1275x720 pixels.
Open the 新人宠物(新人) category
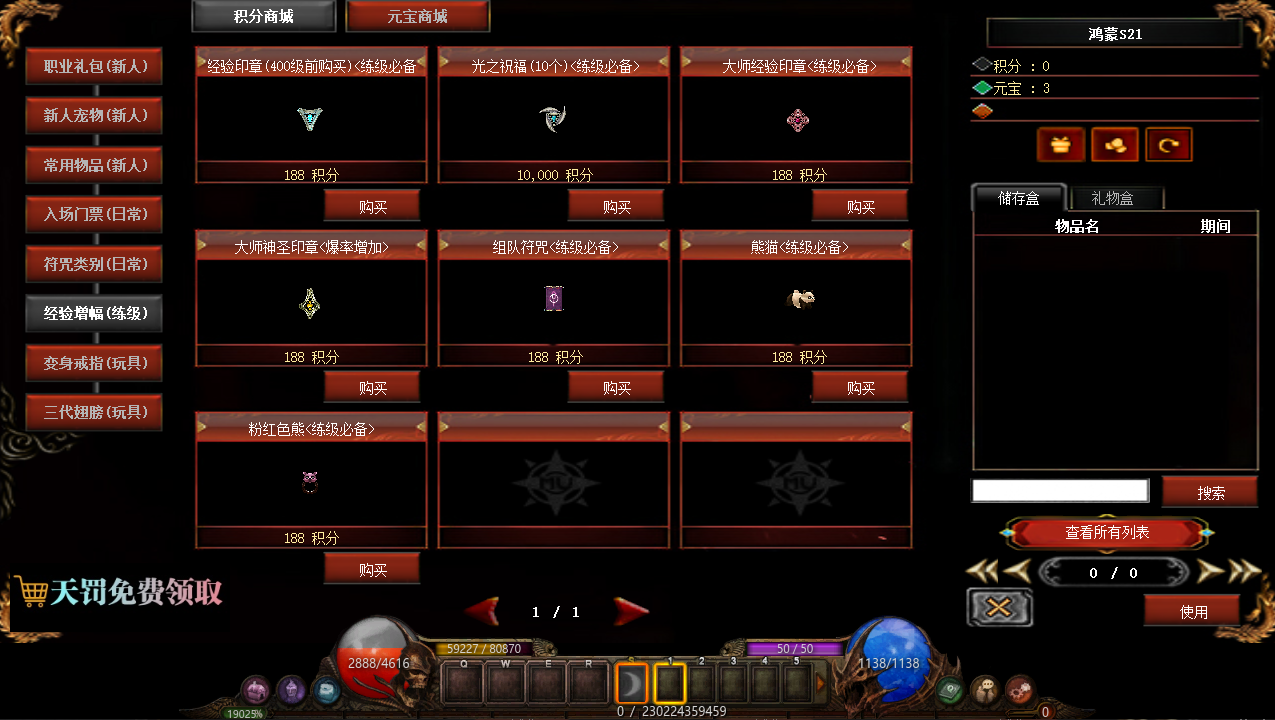tap(95, 116)
